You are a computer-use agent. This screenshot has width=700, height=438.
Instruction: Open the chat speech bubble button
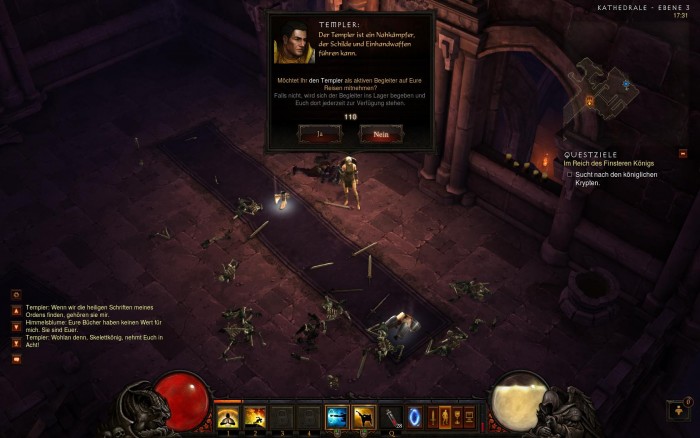16,358
